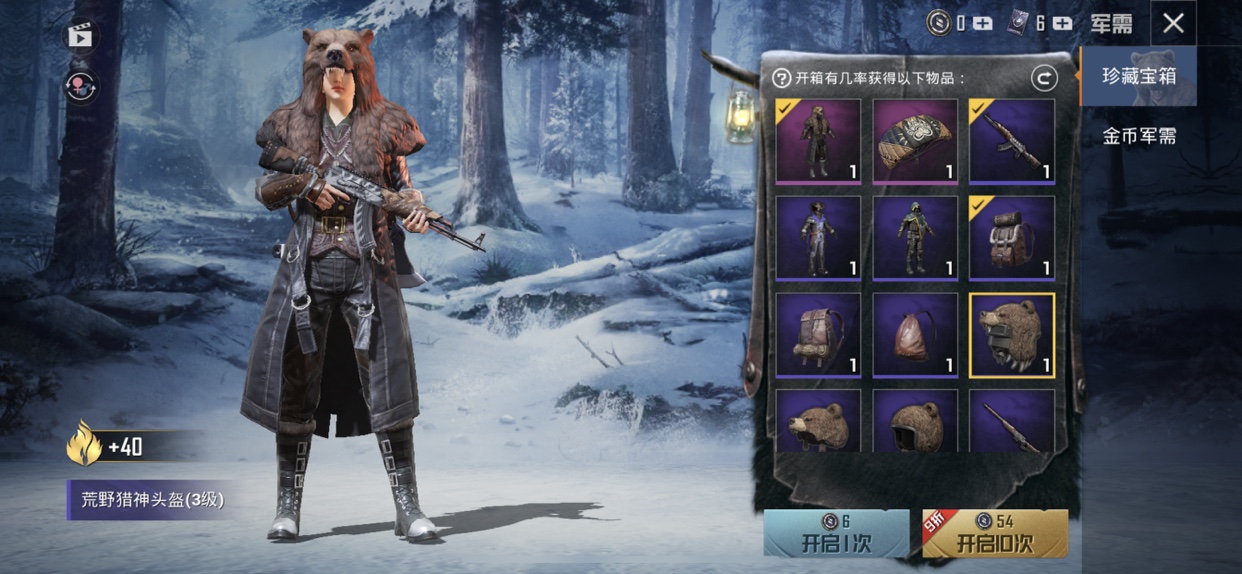Select the checkmarked brown backpack item
Viewport: 1242px width, 574px height.
coord(1012,238)
